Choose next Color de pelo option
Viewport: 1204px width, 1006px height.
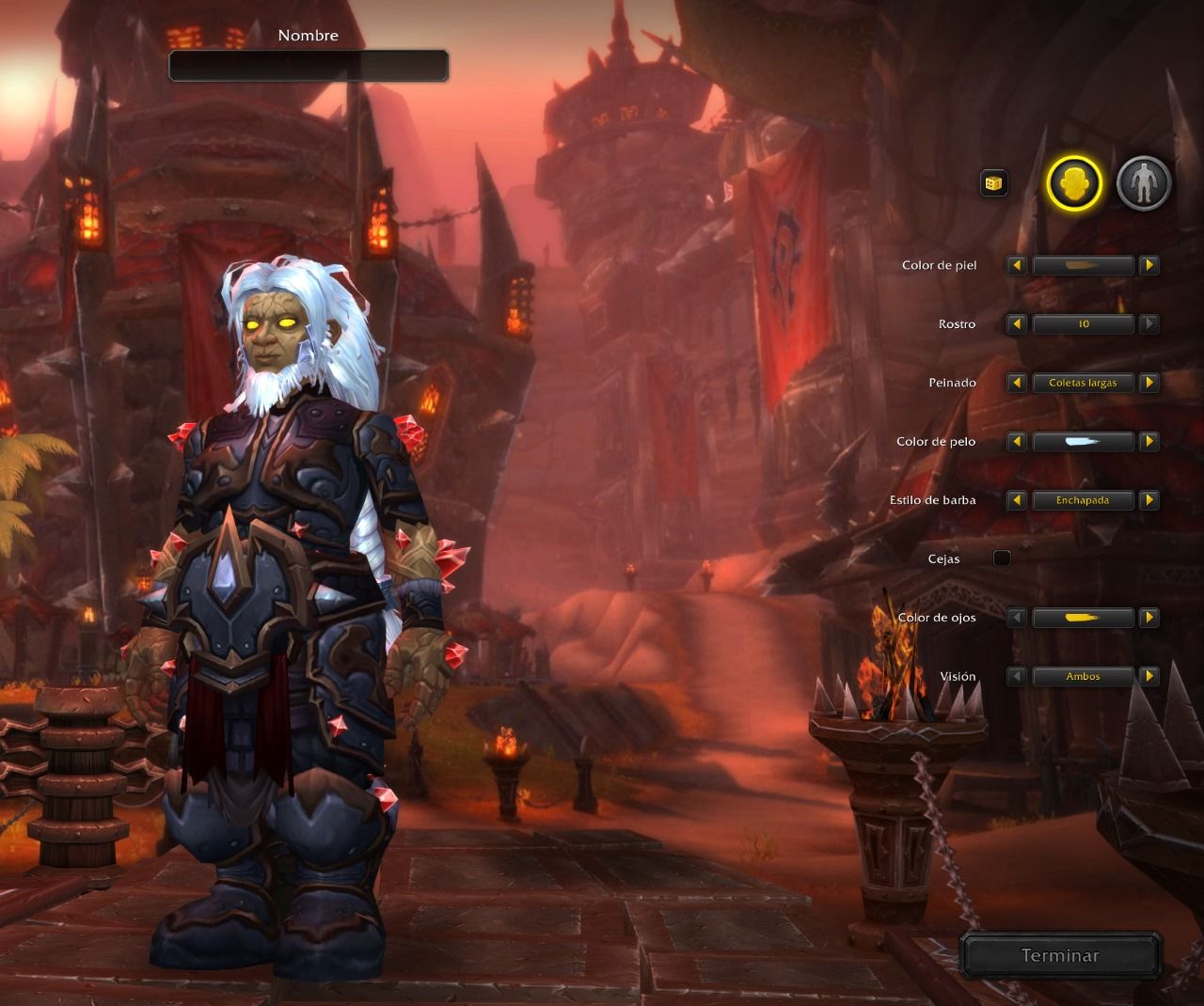(1149, 442)
